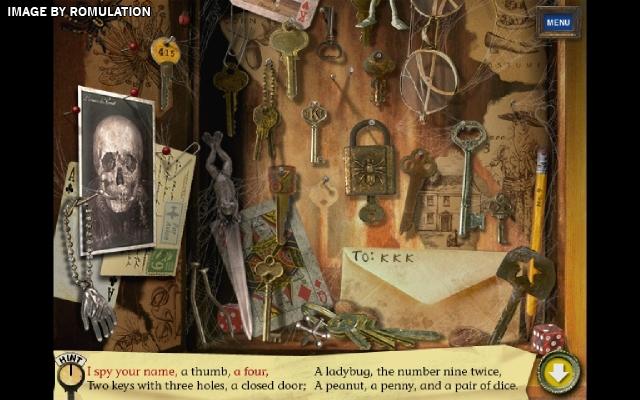The width and height of the screenshot is (640, 400).
Task: Click the yellow down arrow button
Action: (558, 373)
